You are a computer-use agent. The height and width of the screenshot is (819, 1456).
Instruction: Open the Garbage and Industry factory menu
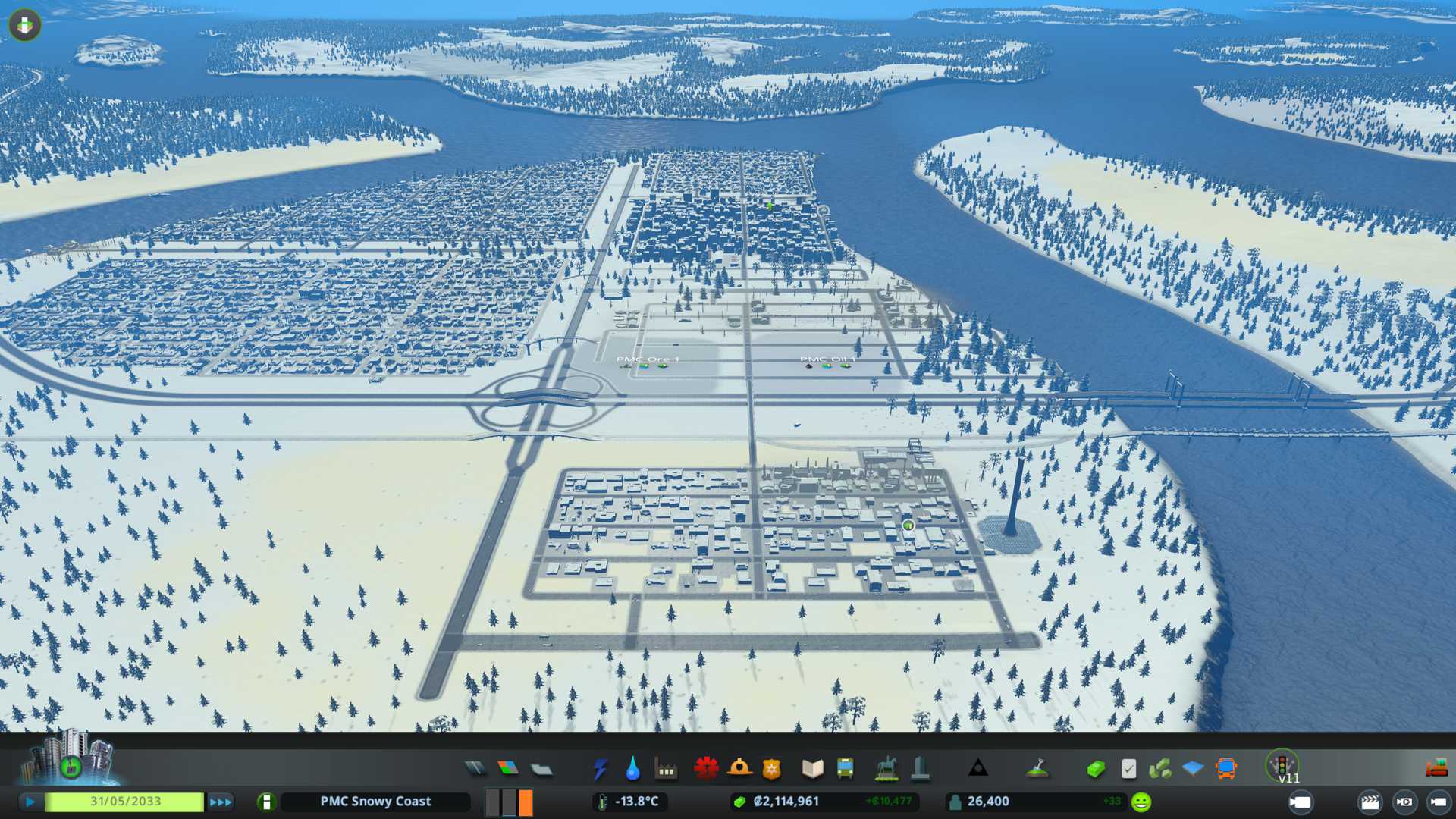666,769
